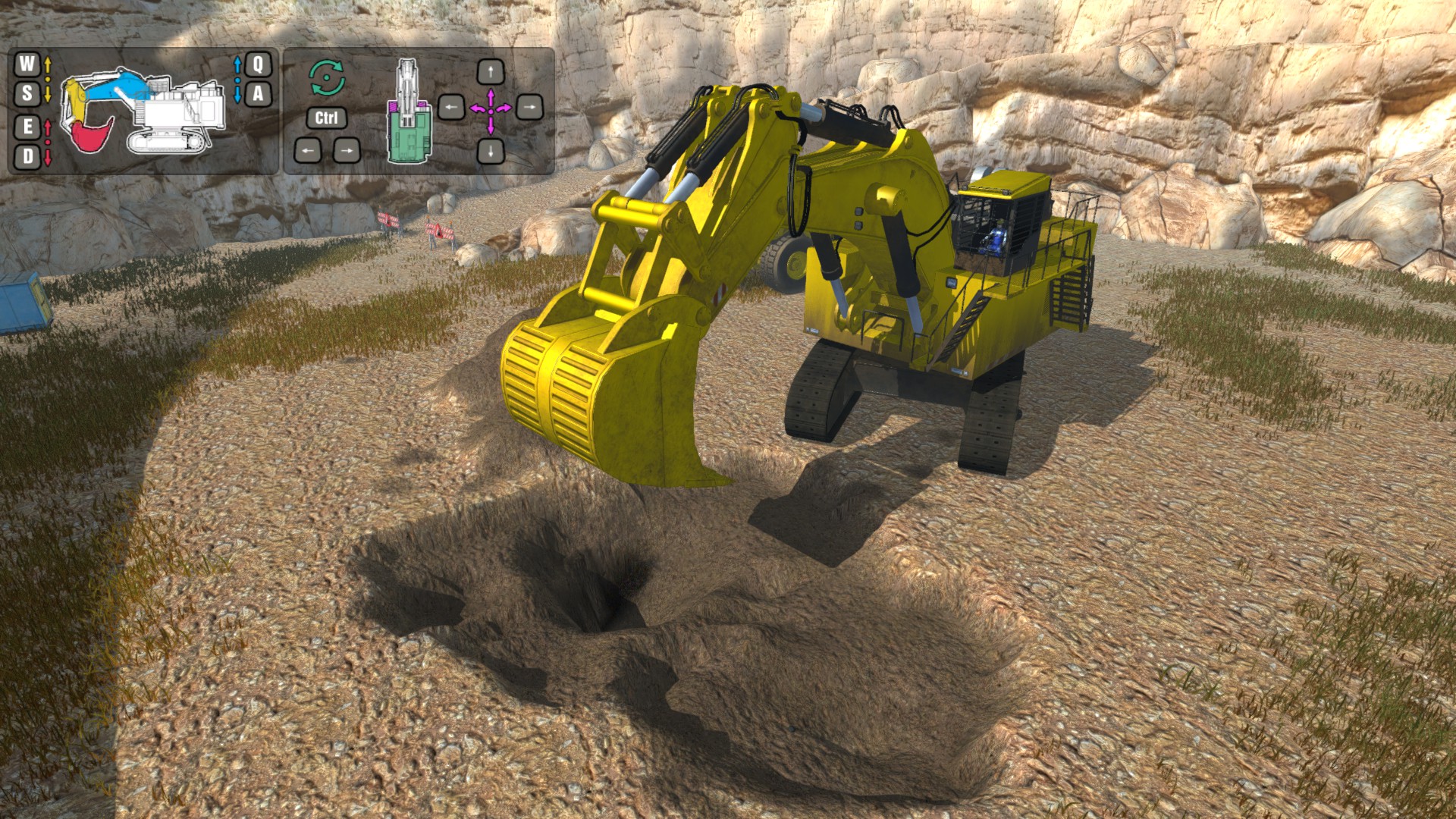The width and height of the screenshot is (1456, 819).
Task: Click the S key hint icon
Action: [27, 94]
